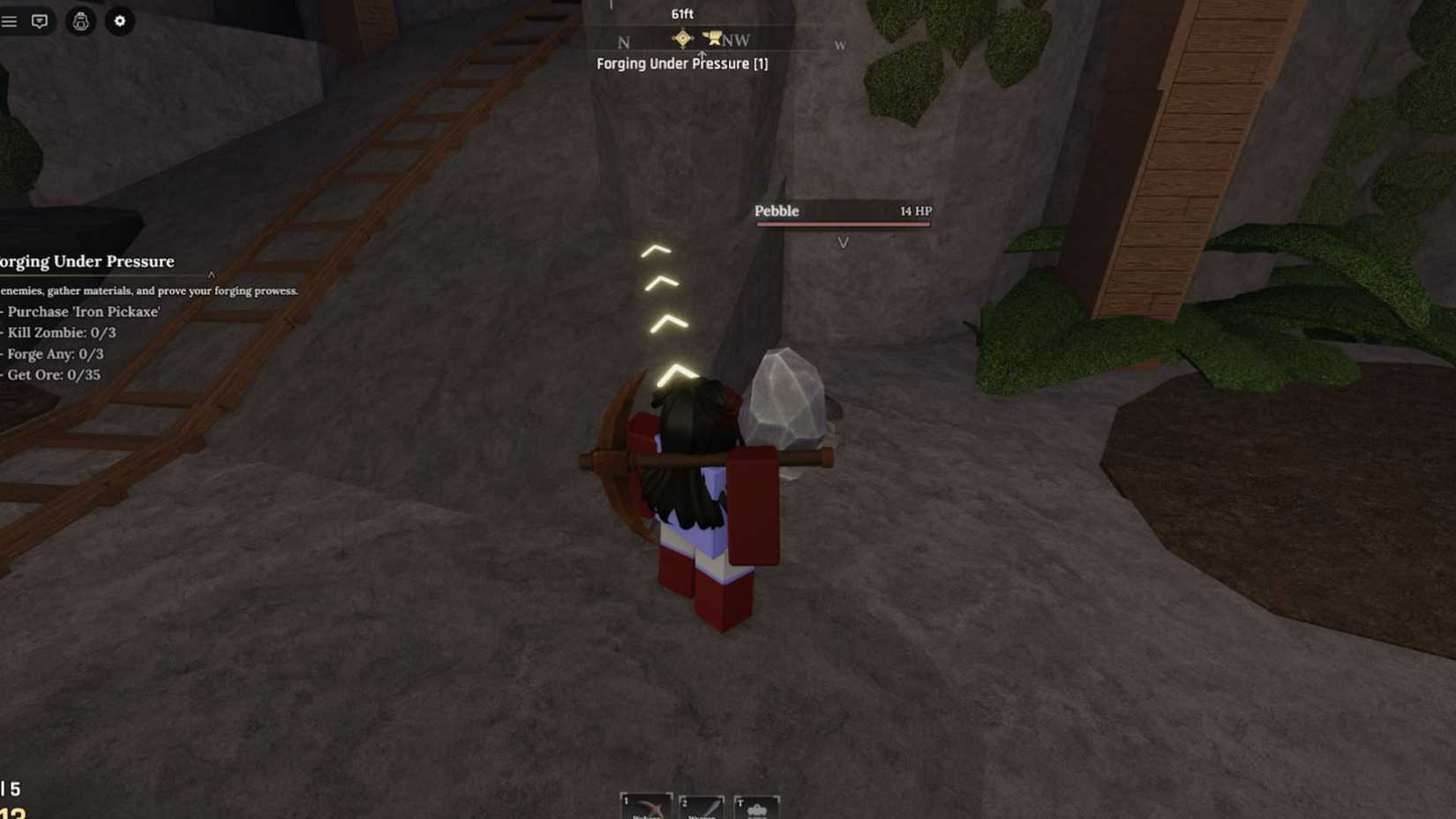Image resolution: width=1456 pixels, height=819 pixels.
Task: Select the Forging Under Pressure [1] quest label
Action: click(x=681, y=64)
